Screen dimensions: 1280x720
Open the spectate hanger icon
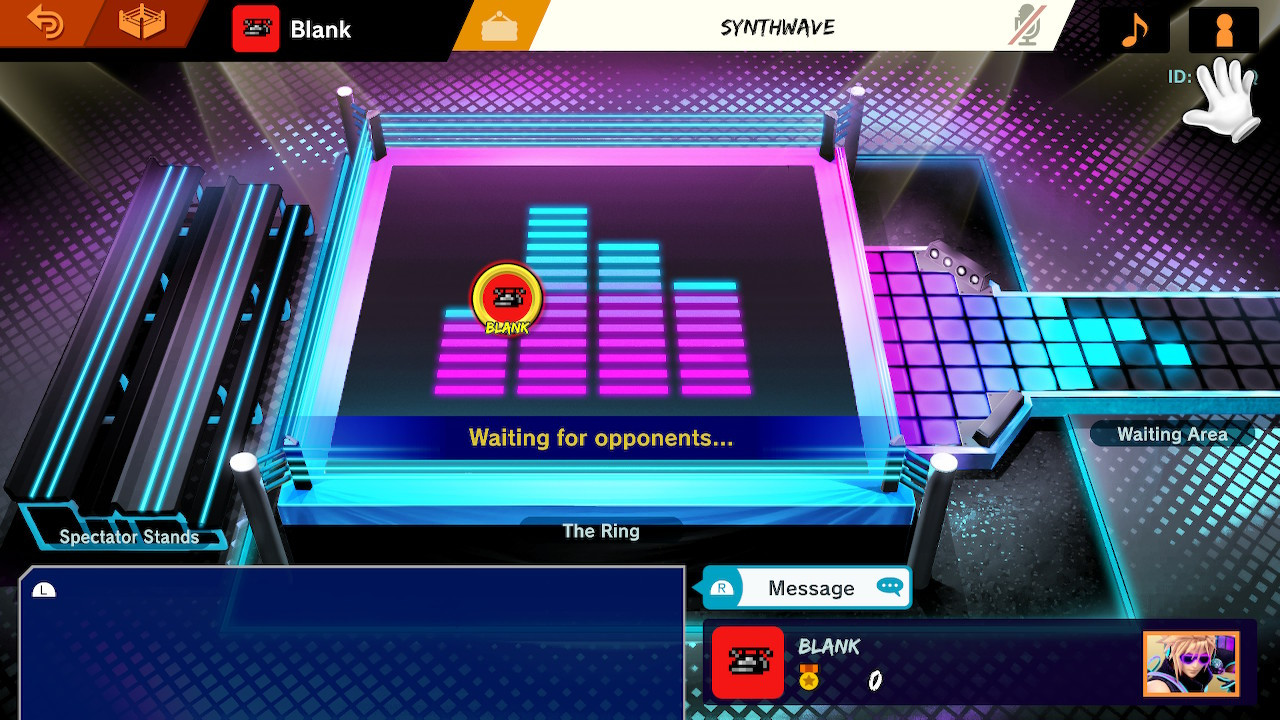(x=500, y=25)
